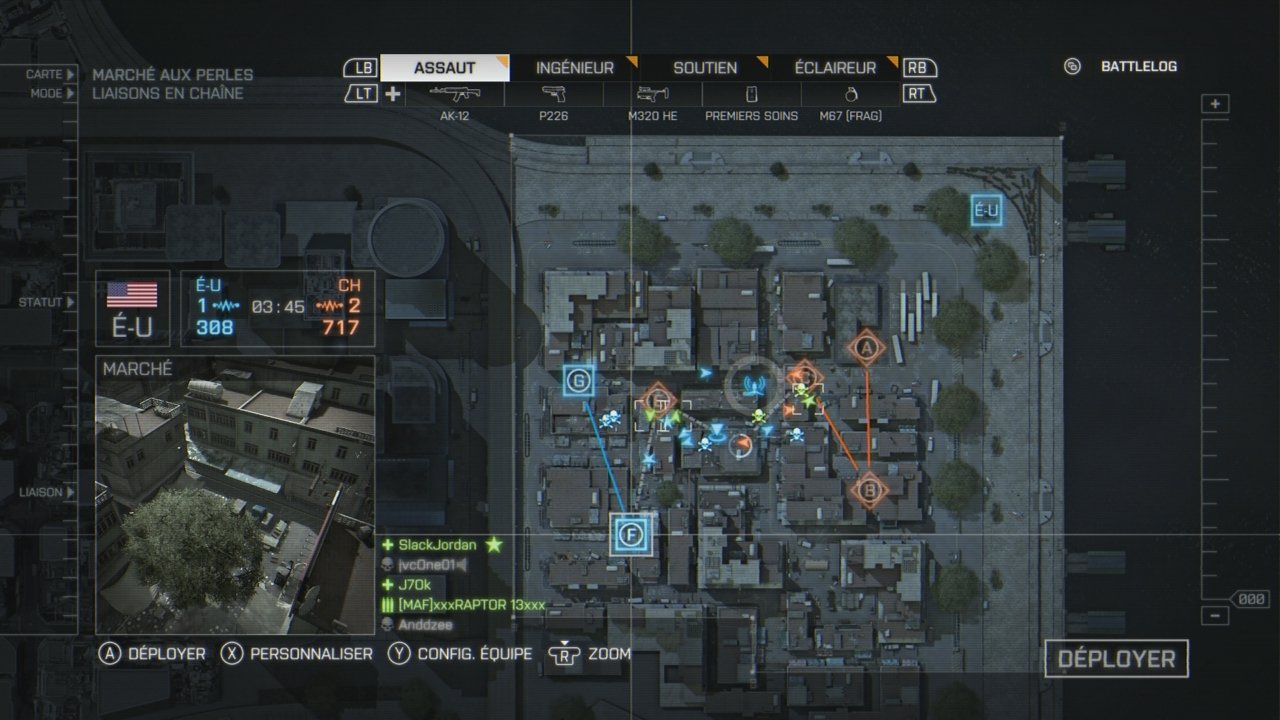
Task: Select enemy objective B marker
Action: click(x=869, y=490)
